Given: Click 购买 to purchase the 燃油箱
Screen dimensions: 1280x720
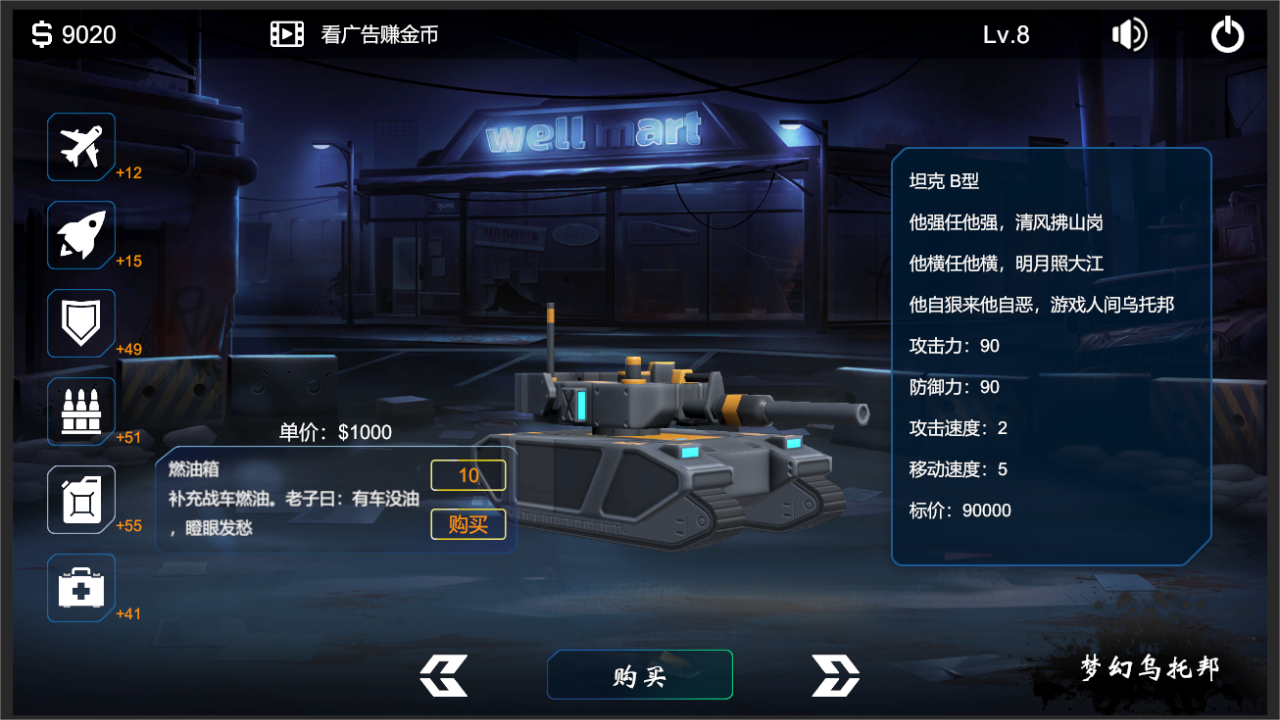Looking at the screenshot, I should (x=468, y=524).
